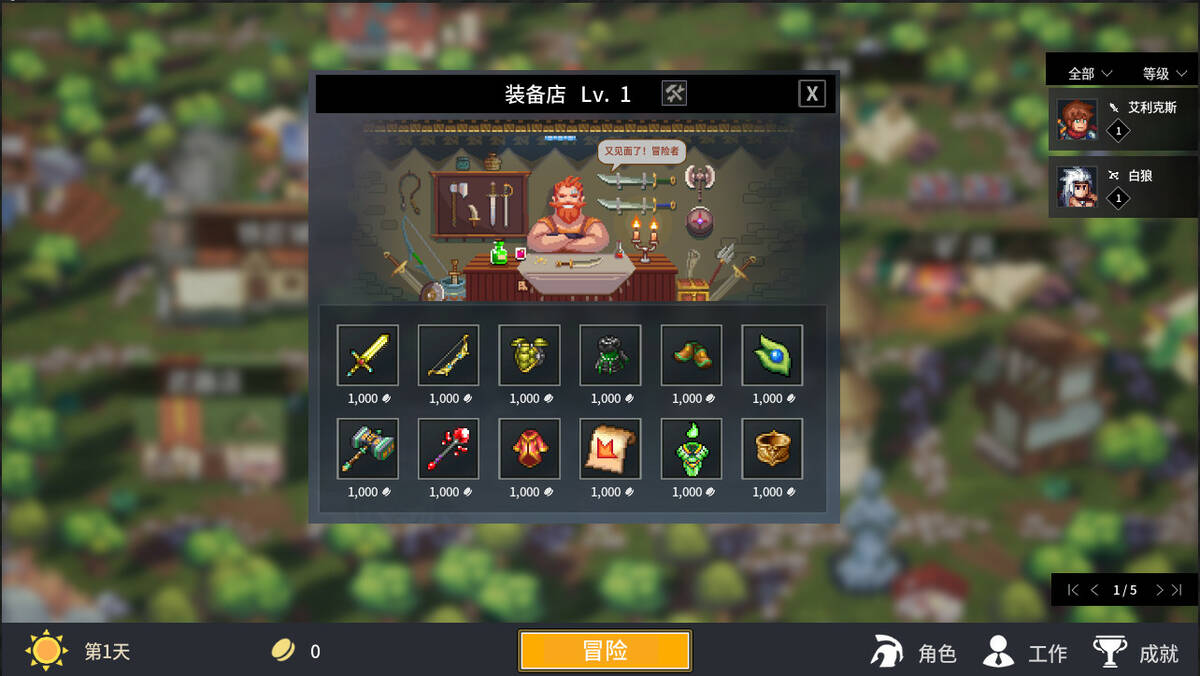Viewport: 1200px width, 676px height.
Task: Open the 角色 character menu
Action: [914, 652]
